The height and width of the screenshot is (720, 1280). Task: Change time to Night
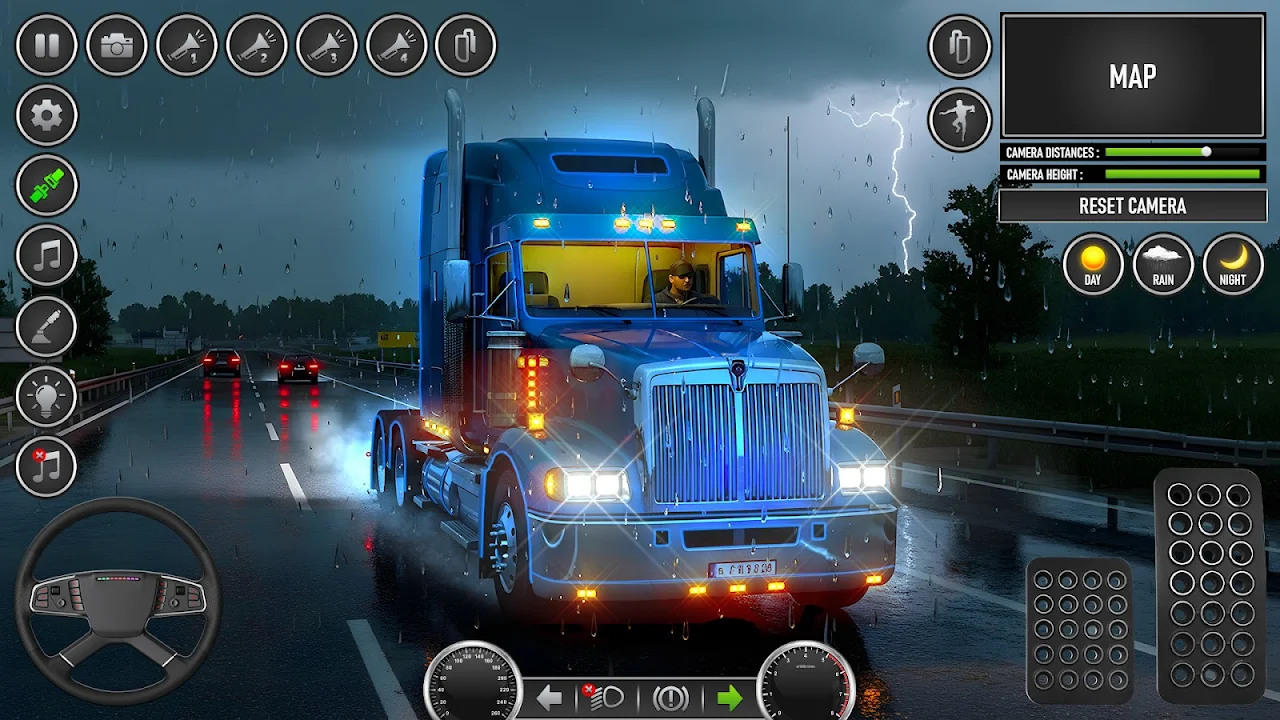(1233, 264)
